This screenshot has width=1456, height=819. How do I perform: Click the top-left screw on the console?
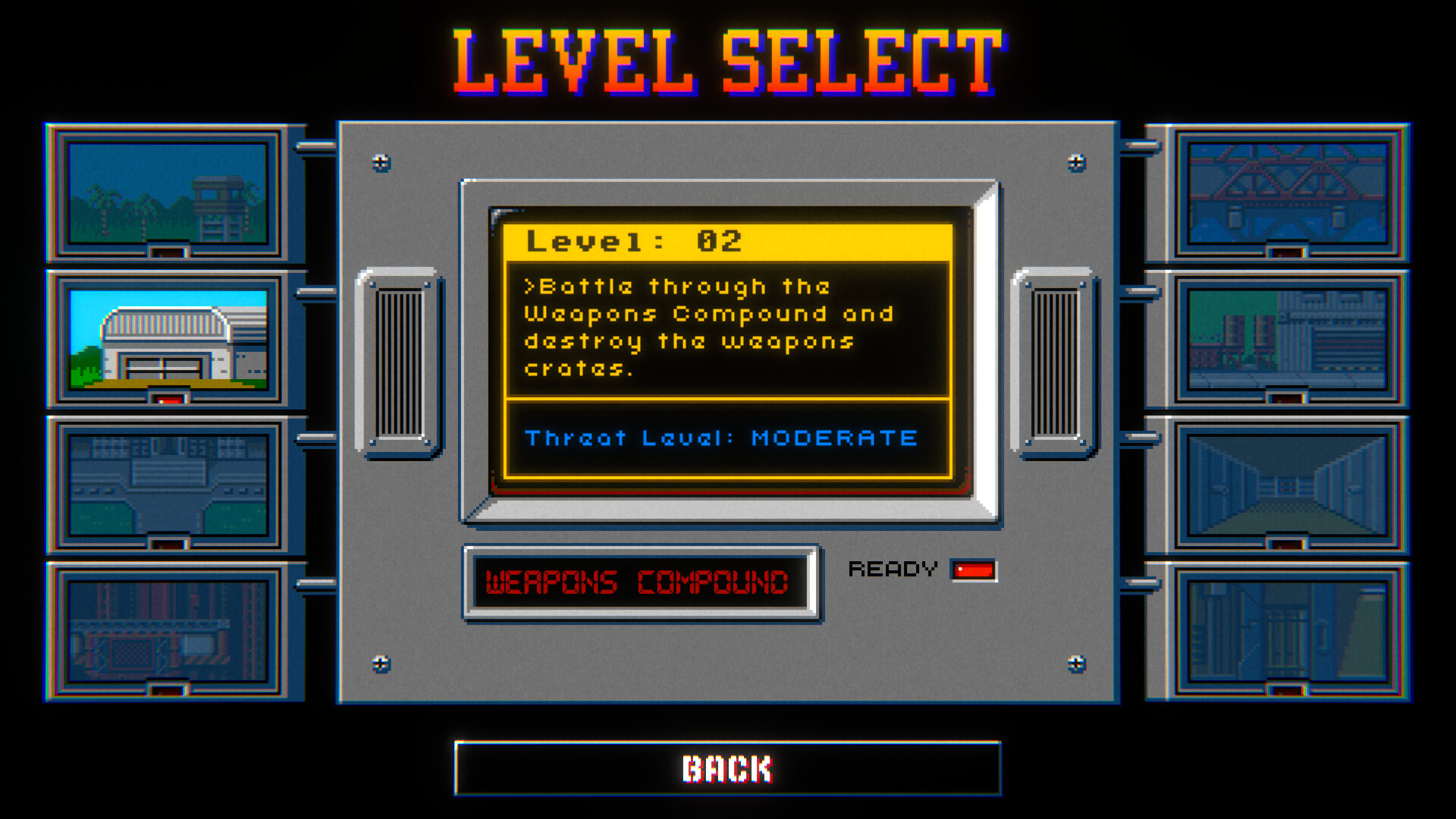point(378,162)
